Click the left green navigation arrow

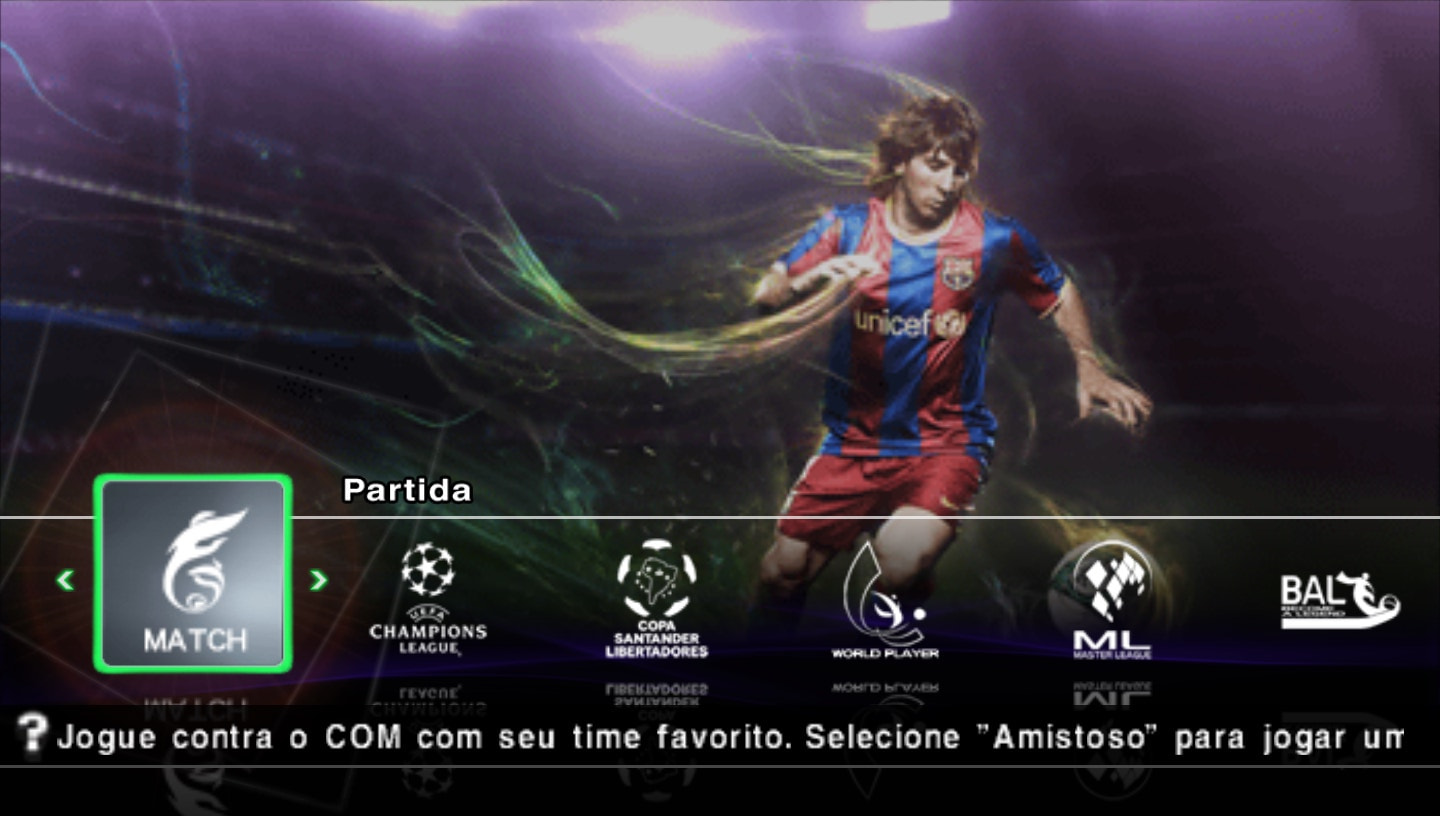pyautogui.click(x=64, y=581)
